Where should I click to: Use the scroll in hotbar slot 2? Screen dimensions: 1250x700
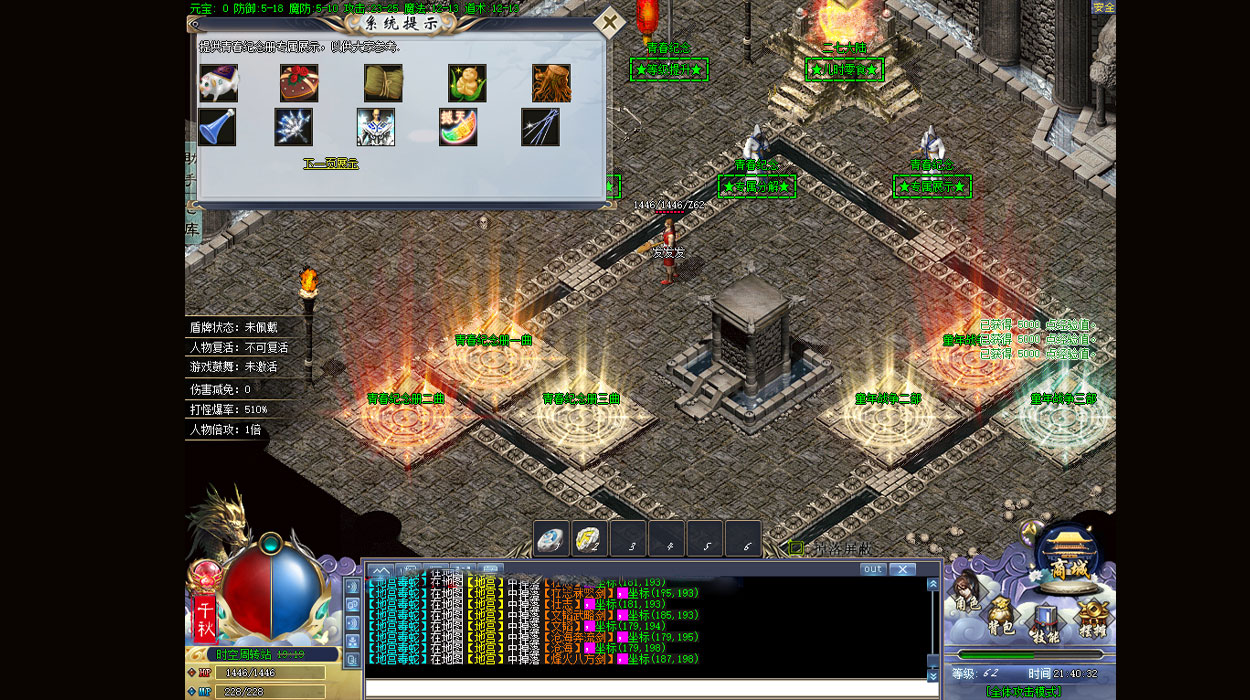(590, 540)
